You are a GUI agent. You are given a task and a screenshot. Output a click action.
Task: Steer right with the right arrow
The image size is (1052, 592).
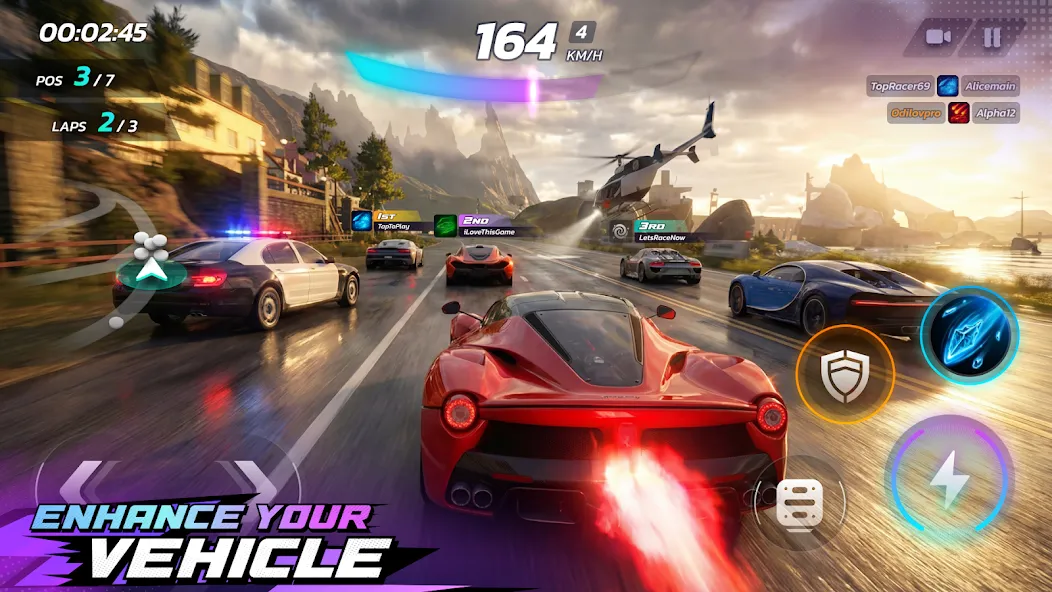coord(256,485)
